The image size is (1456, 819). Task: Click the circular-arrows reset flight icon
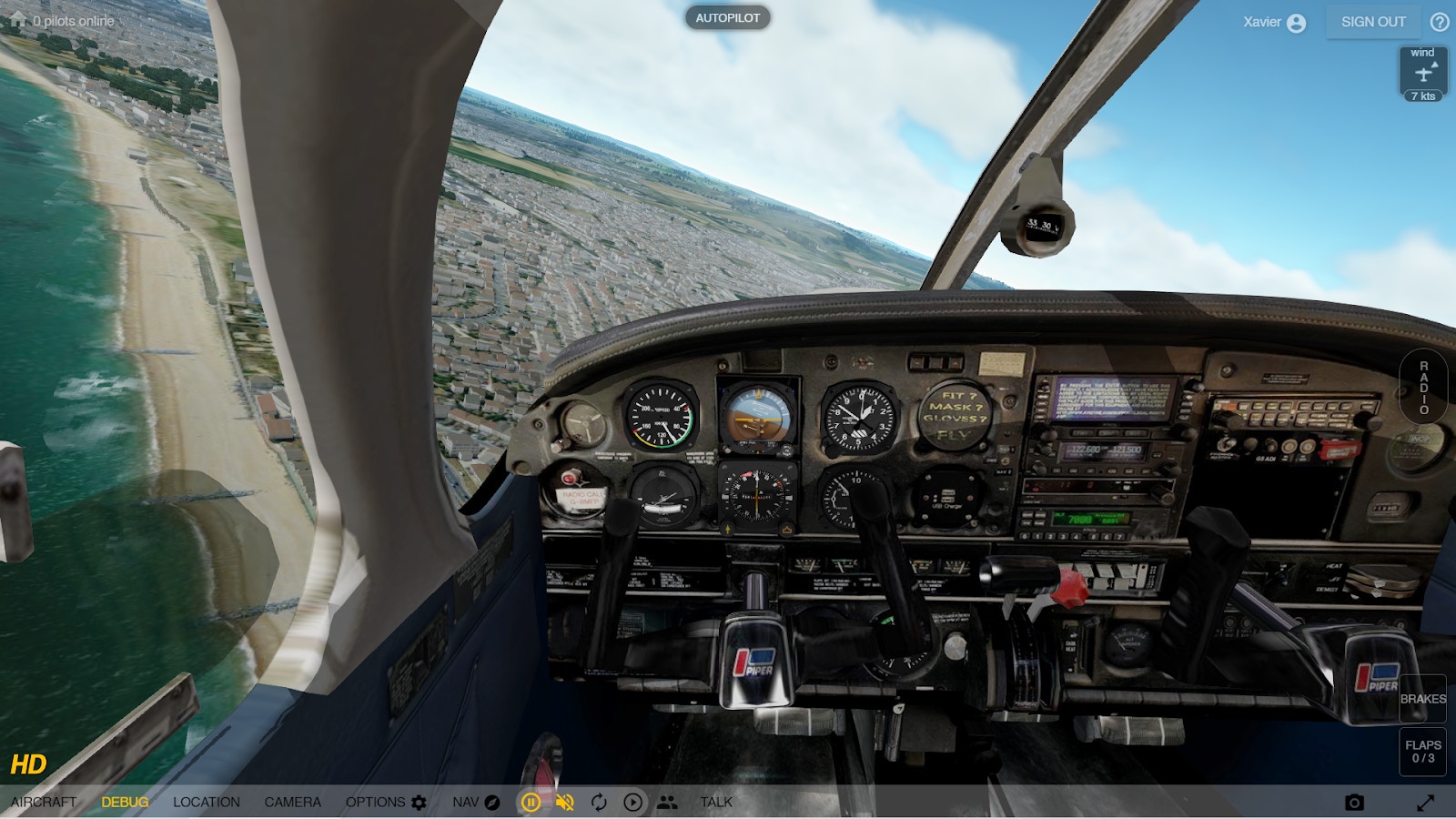599,802
